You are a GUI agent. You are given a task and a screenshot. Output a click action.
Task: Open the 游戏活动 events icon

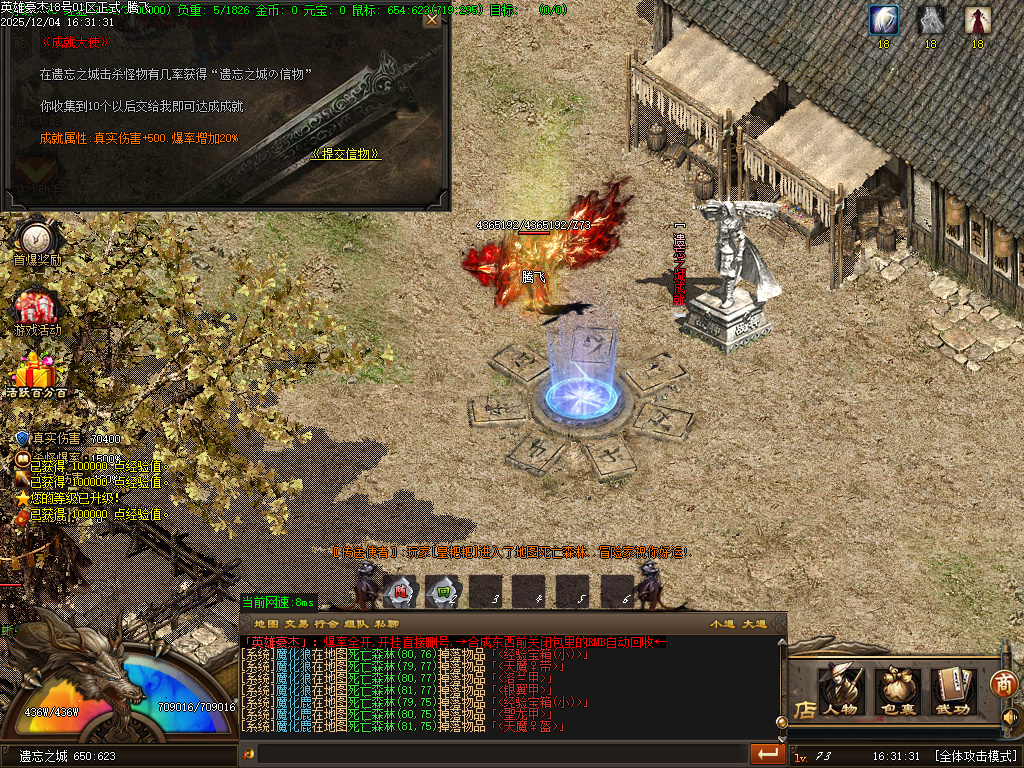37,309
